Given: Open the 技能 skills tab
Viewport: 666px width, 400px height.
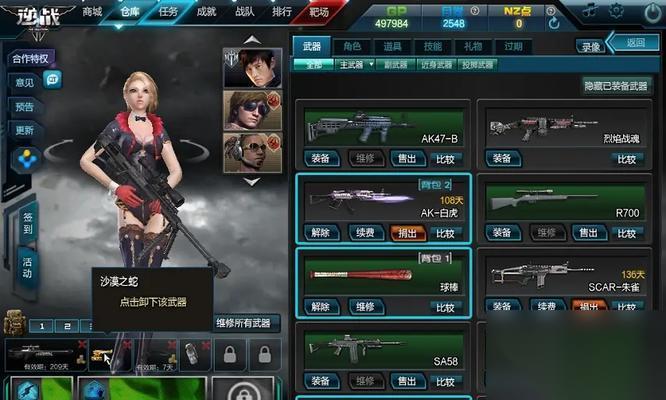Looking at the screenshot, I should pos(432,46).
